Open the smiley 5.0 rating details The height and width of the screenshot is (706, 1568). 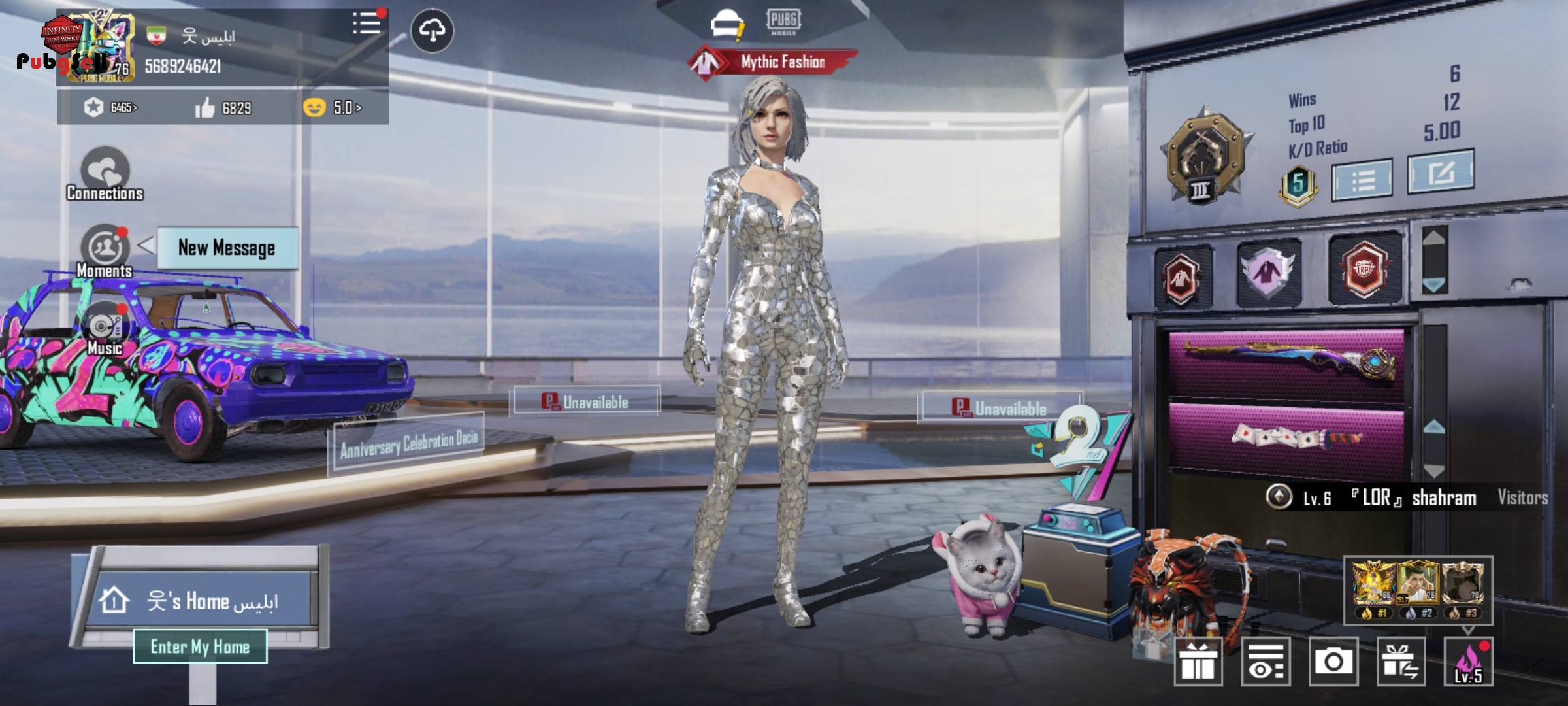tap(333, 108)
